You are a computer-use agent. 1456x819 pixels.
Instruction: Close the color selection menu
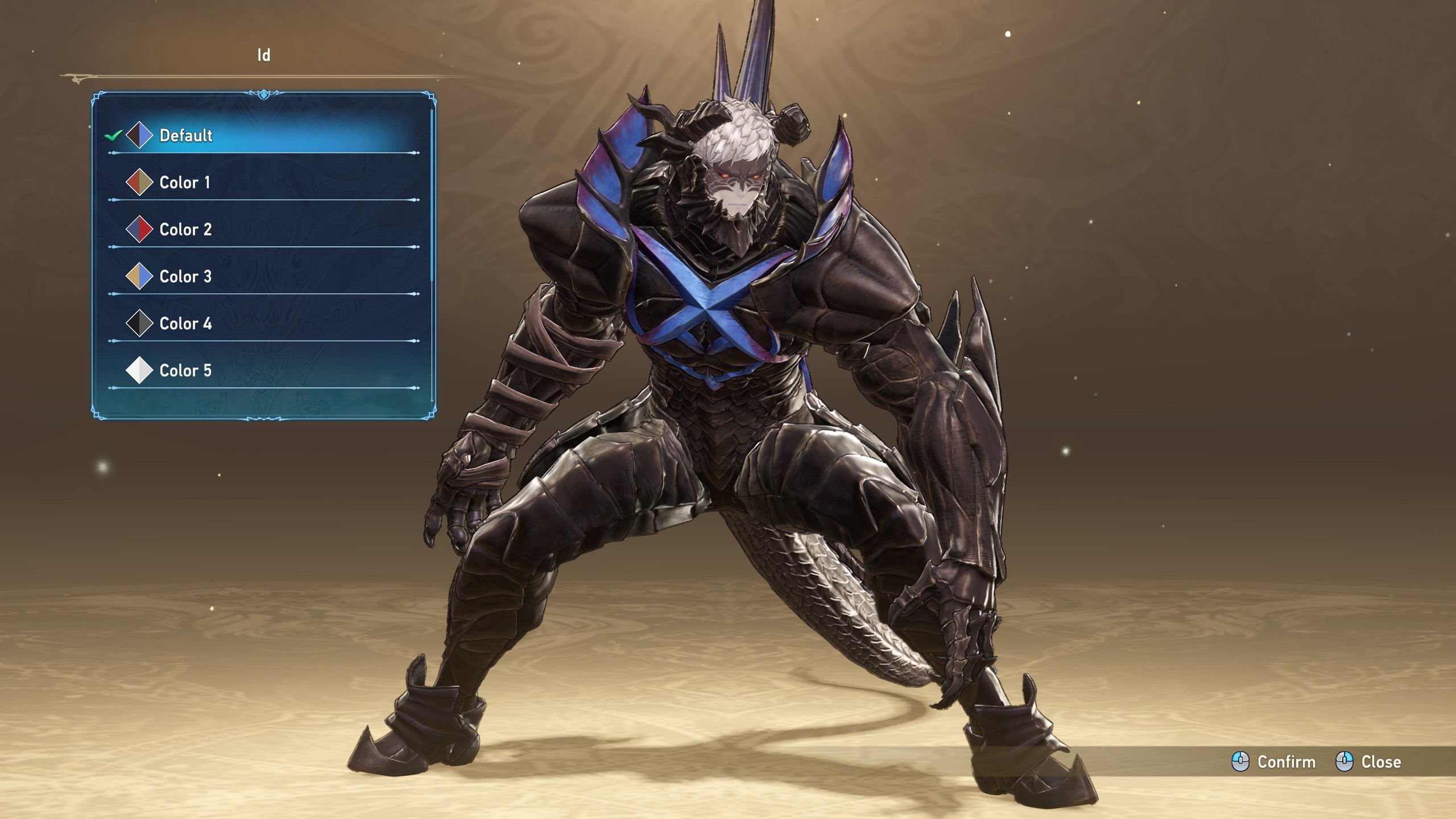click(x=1368, y=762)
